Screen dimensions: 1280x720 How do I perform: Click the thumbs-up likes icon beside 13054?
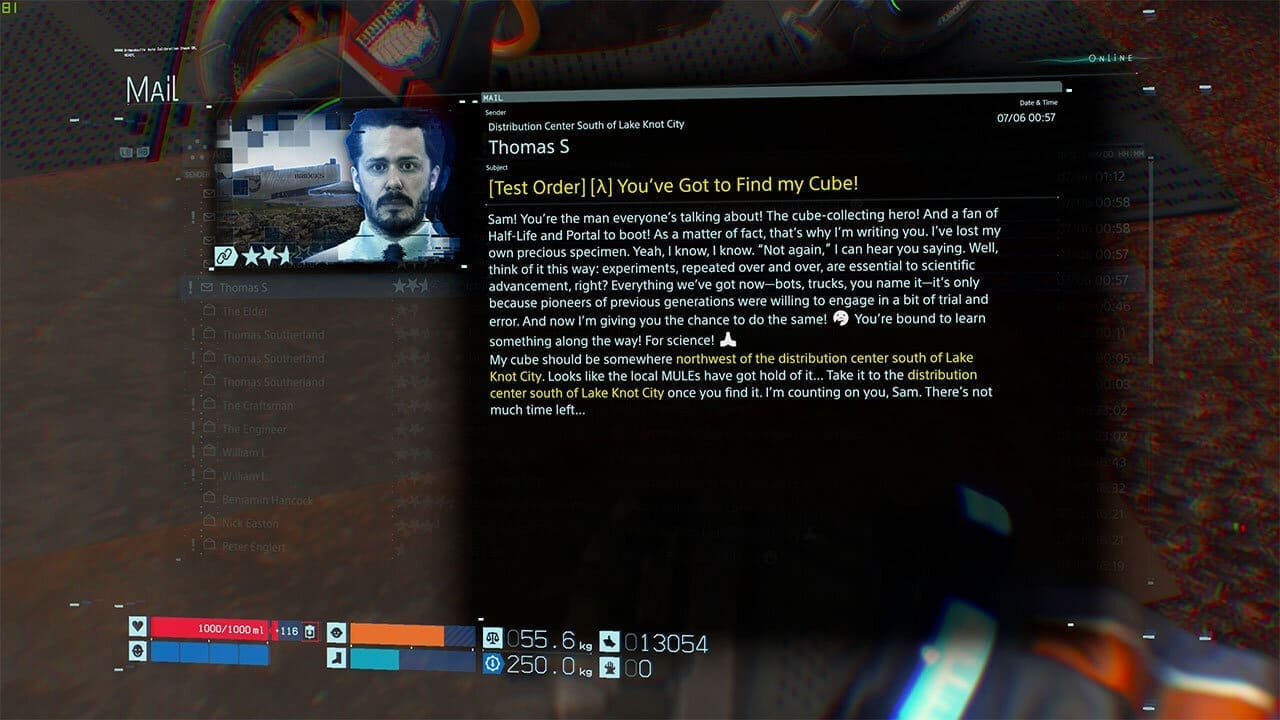pyautogui.click(x=610, y=641)
